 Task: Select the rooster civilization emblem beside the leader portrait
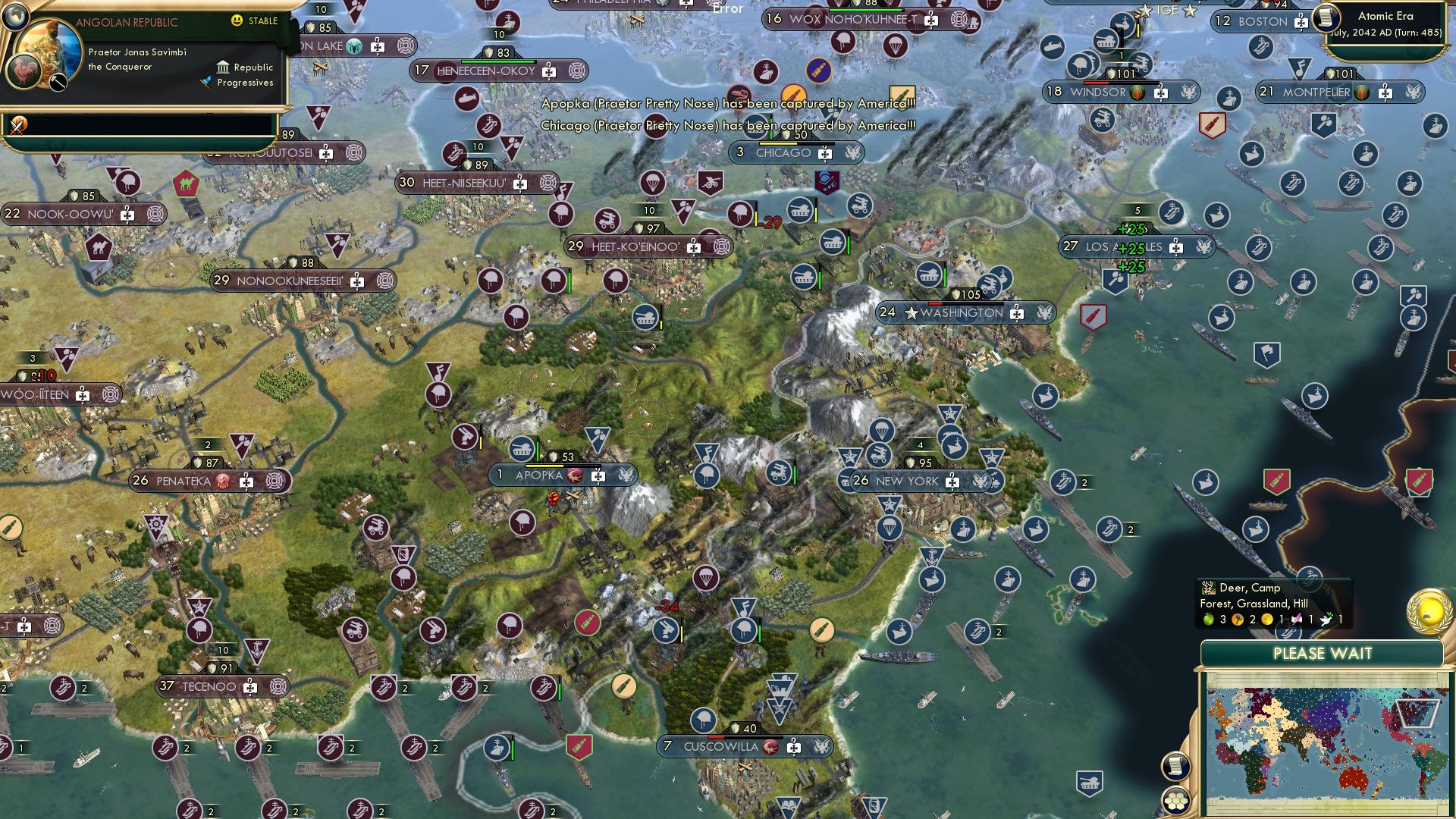point(23,71)
